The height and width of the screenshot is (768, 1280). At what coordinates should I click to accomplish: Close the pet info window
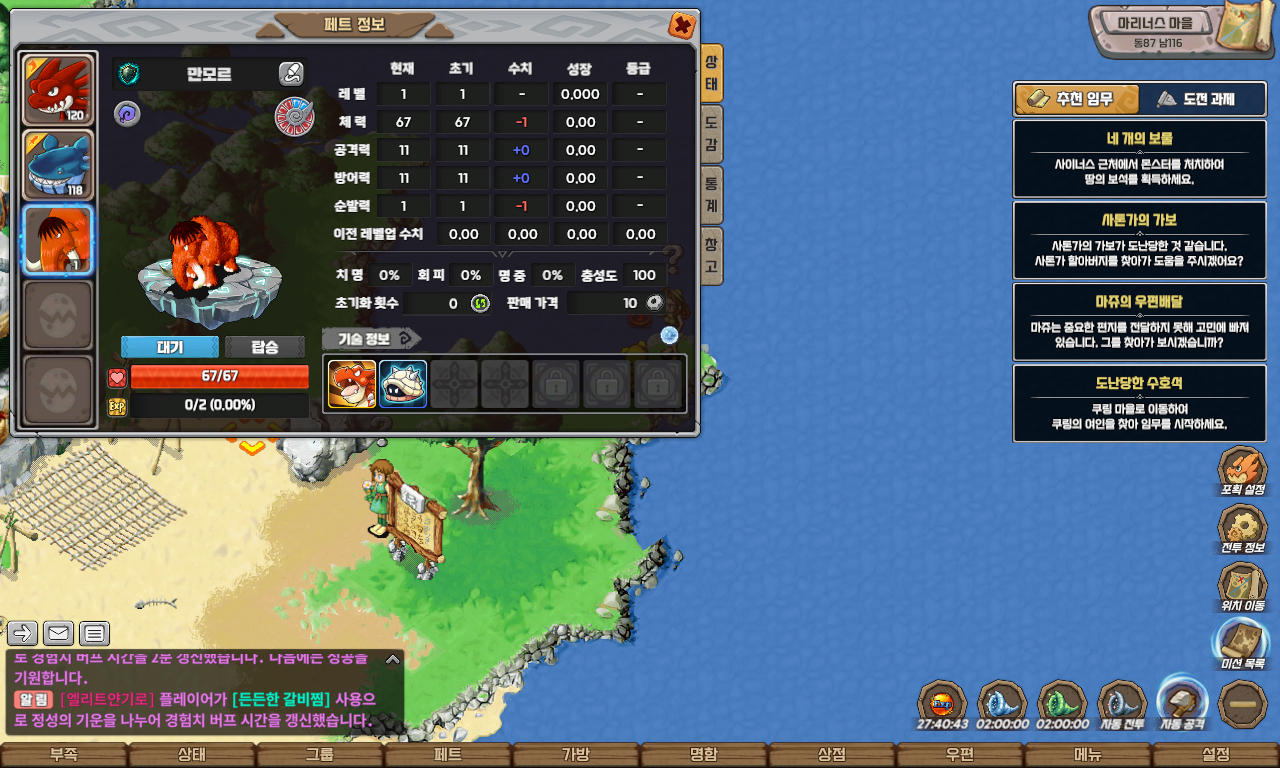click(681, 25)
